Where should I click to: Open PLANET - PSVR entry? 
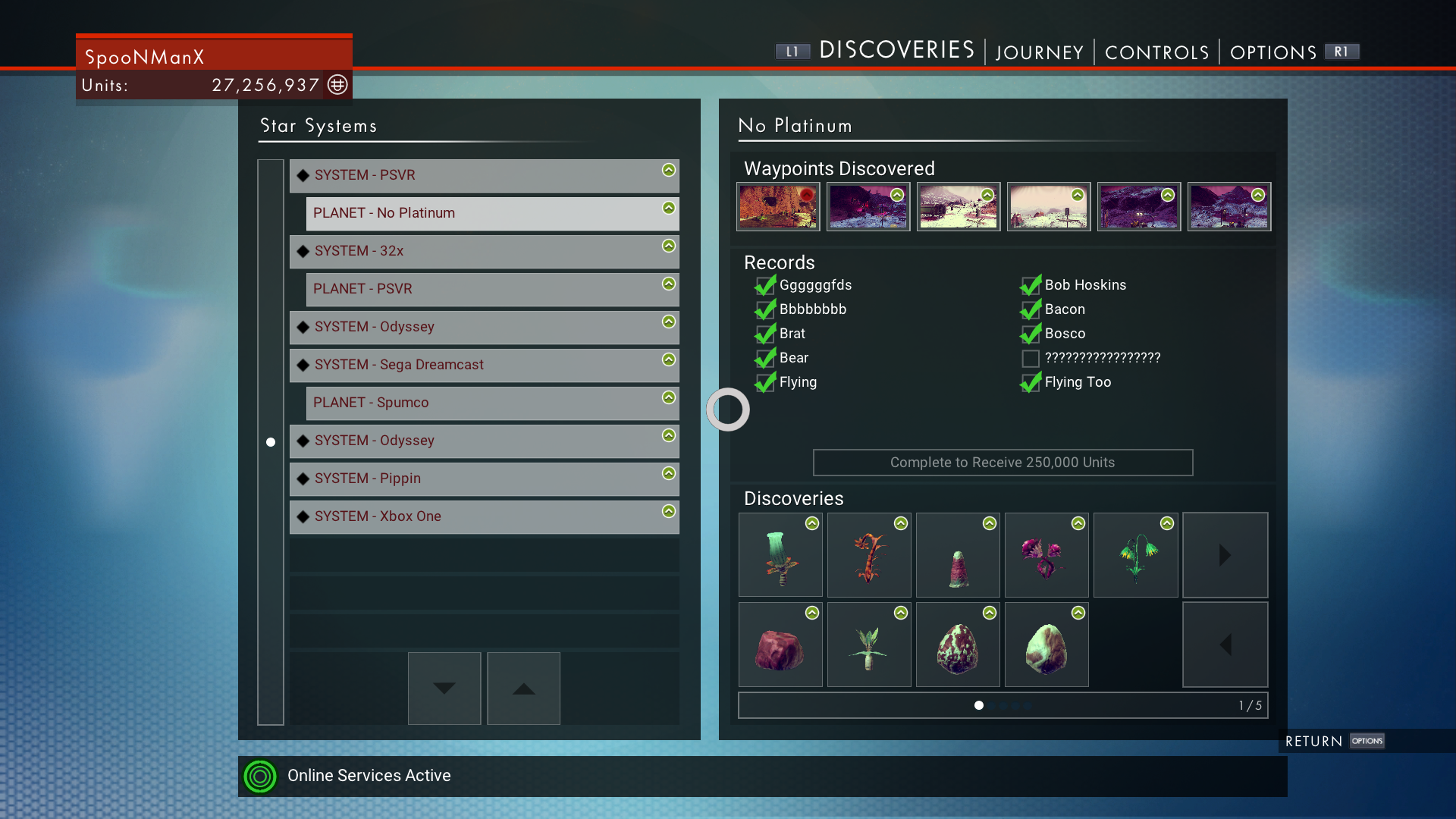[492, 289]
